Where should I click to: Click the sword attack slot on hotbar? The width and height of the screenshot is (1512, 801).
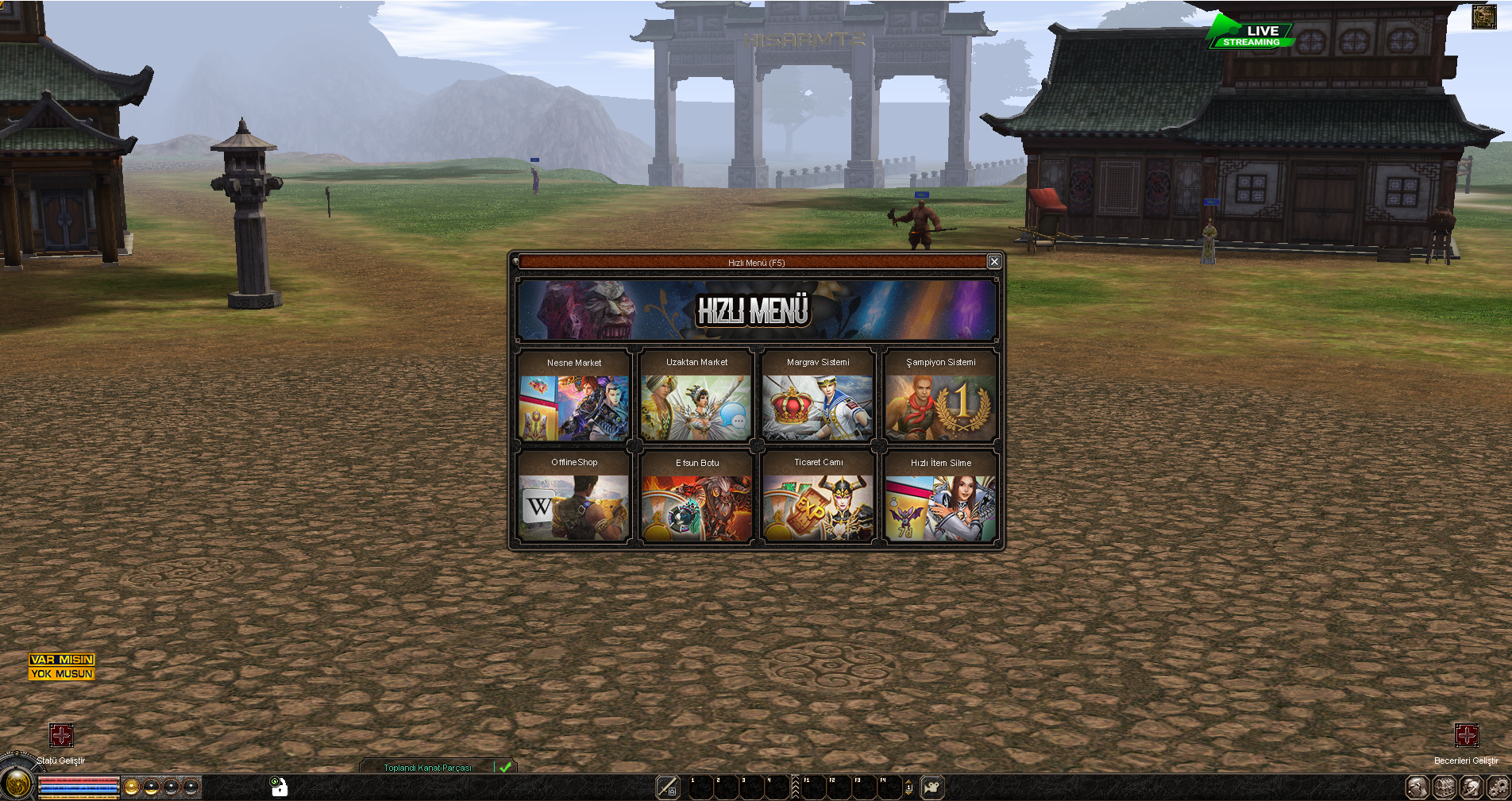click(x=668, y=788)
